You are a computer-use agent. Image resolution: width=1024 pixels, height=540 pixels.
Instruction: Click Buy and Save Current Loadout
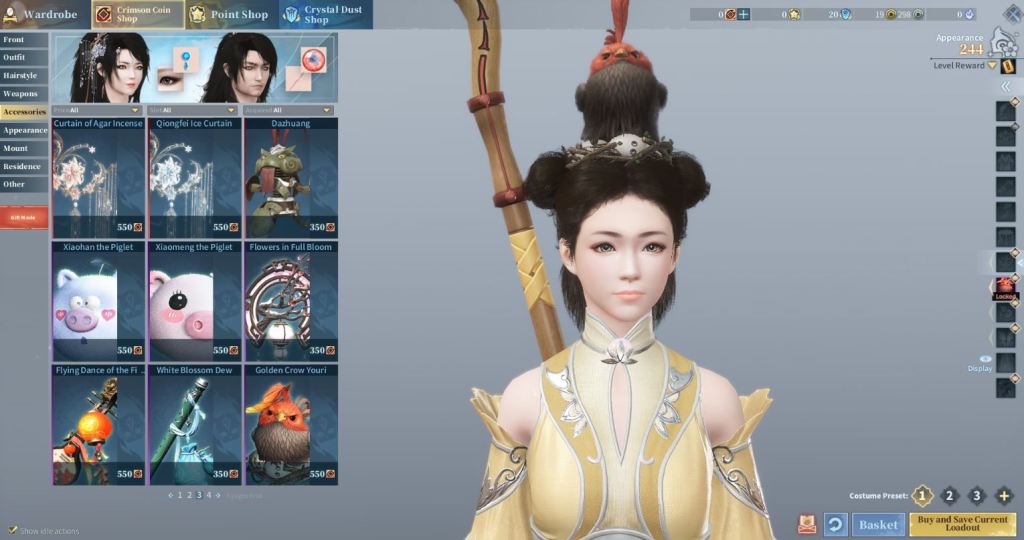pyautogui.click(x=962, y=524)
